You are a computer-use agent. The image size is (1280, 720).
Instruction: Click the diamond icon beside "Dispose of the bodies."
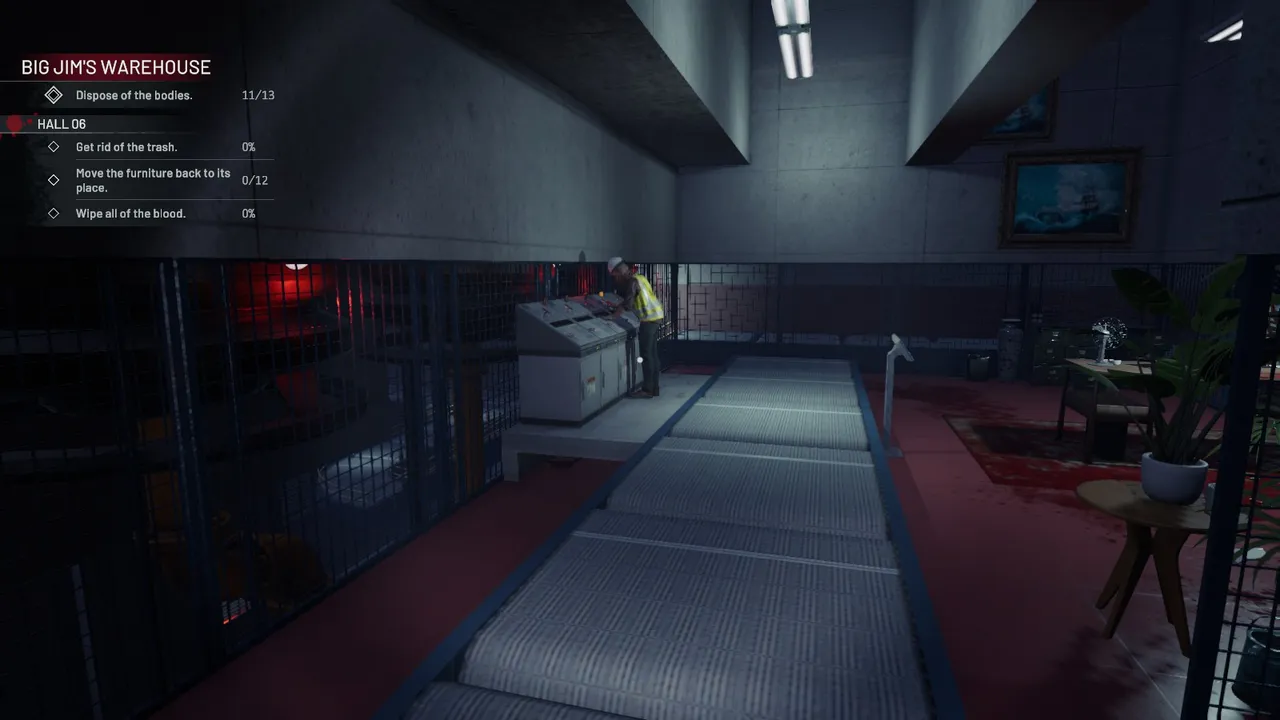54,95
